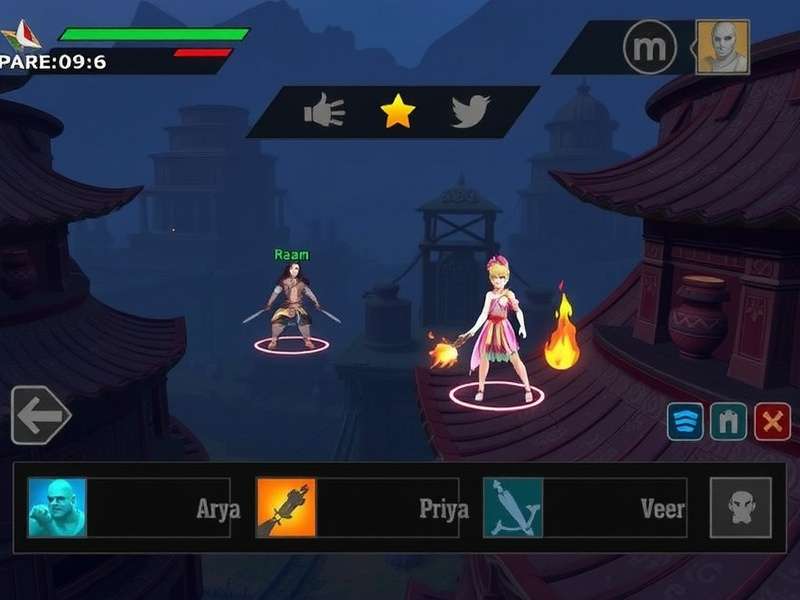The height and width of the screenshot is (600, 800).
Task: Click the thumbs-up hand icon
Action: (324, 112)
